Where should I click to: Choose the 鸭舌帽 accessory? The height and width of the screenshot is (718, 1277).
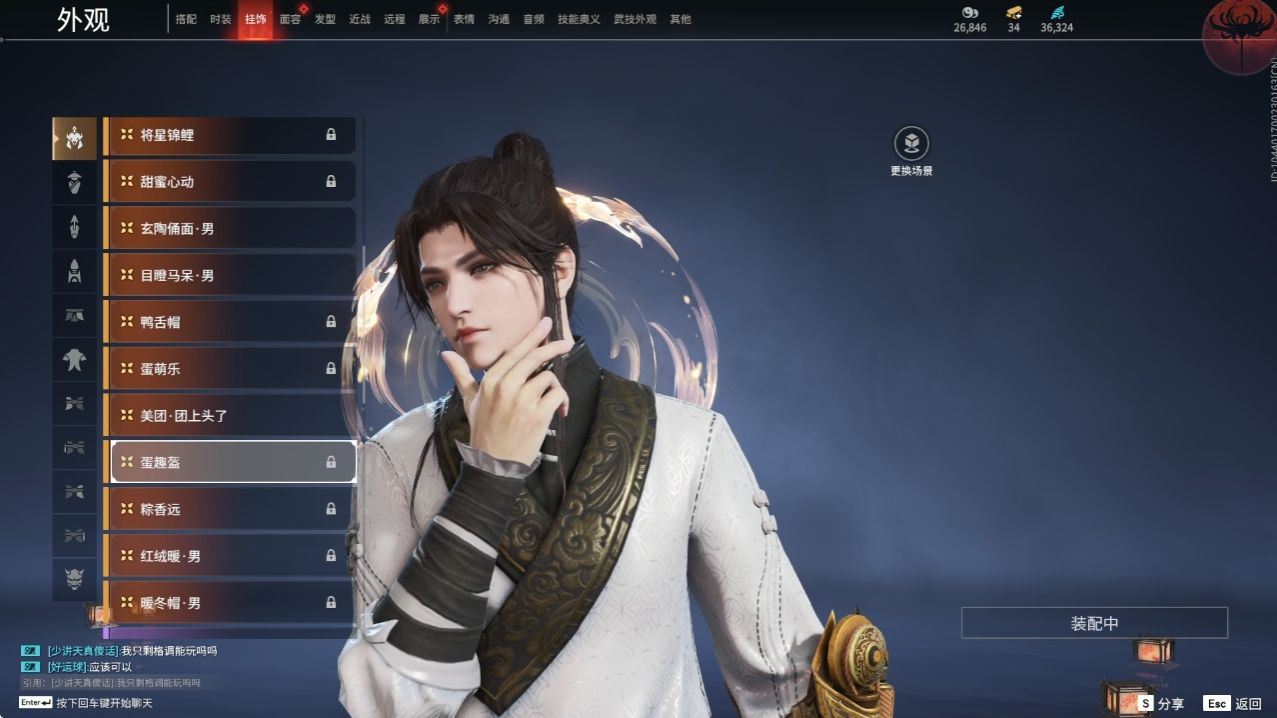point(230,322)
